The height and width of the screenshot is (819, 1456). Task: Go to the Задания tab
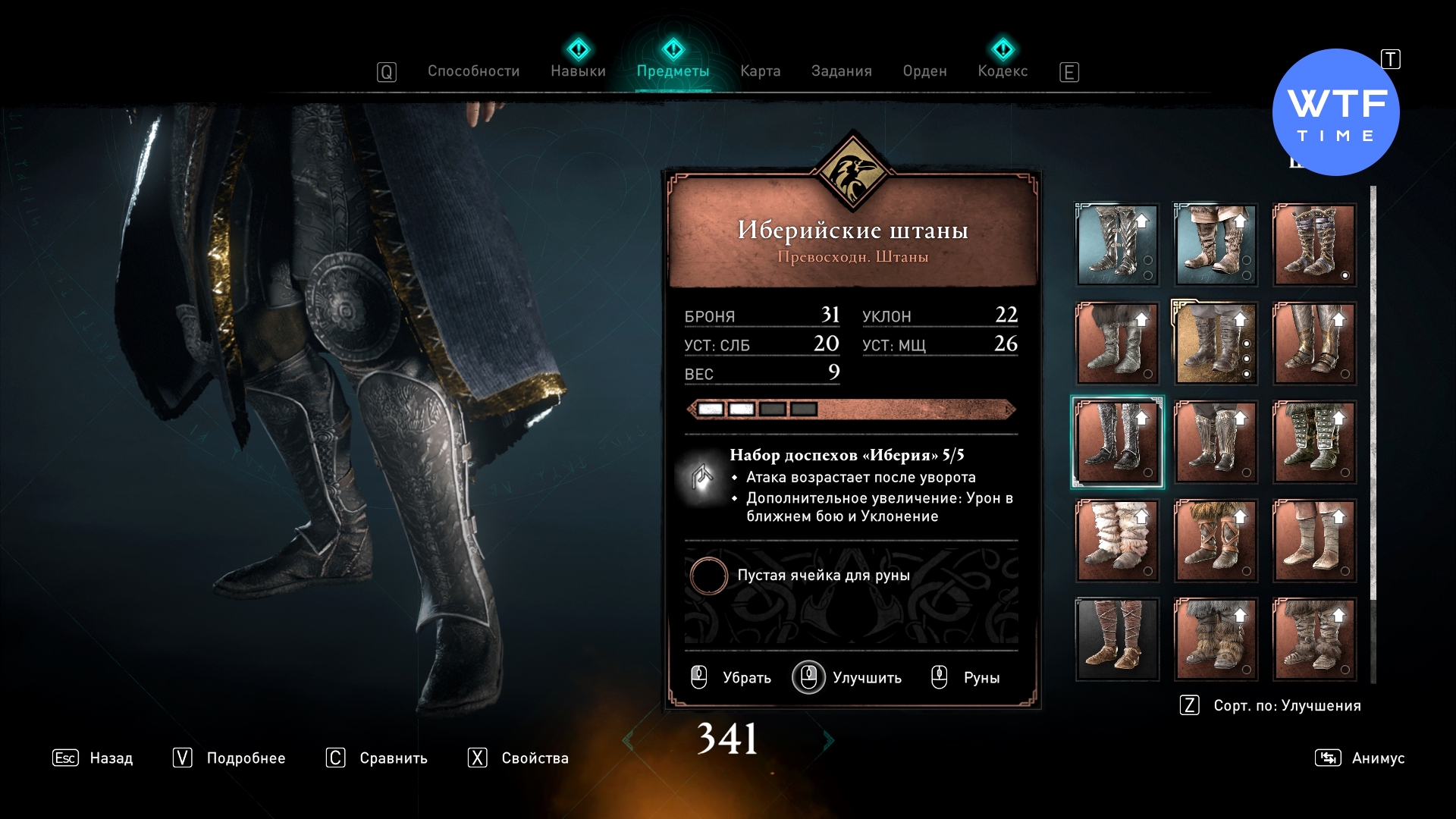point(841,71)
